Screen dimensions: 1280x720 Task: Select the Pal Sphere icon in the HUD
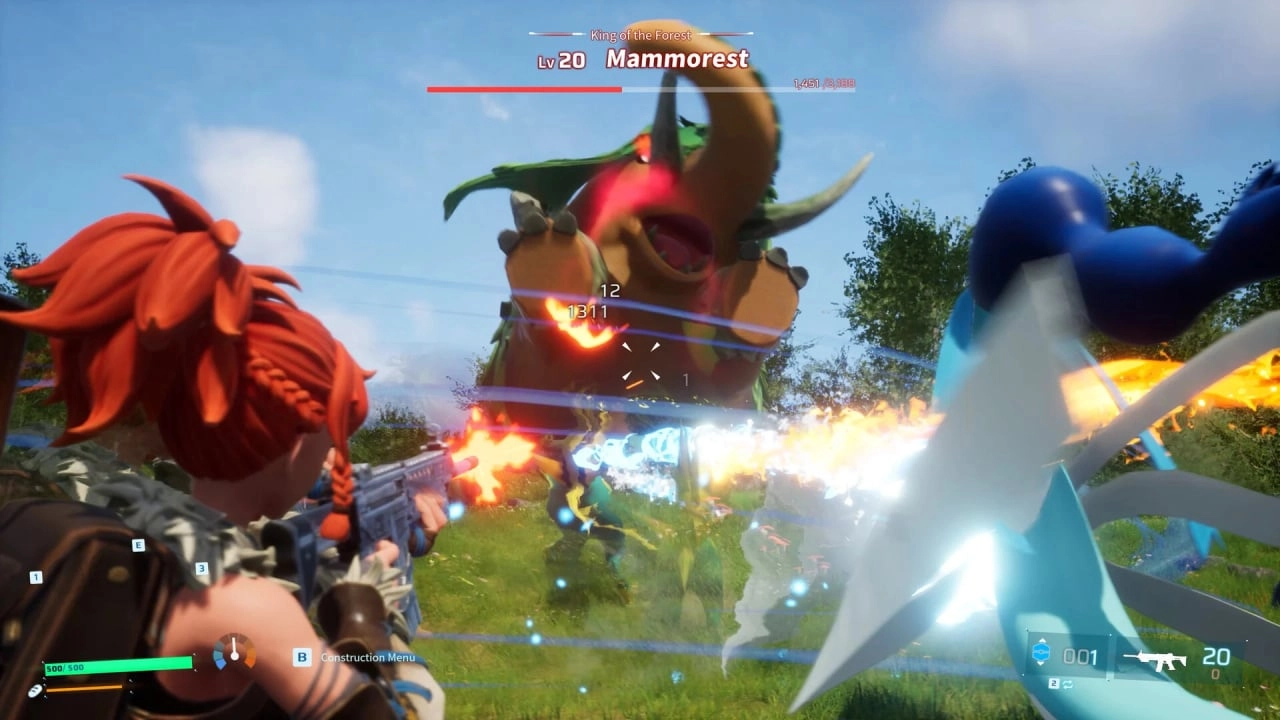[x=1043, y=650]
